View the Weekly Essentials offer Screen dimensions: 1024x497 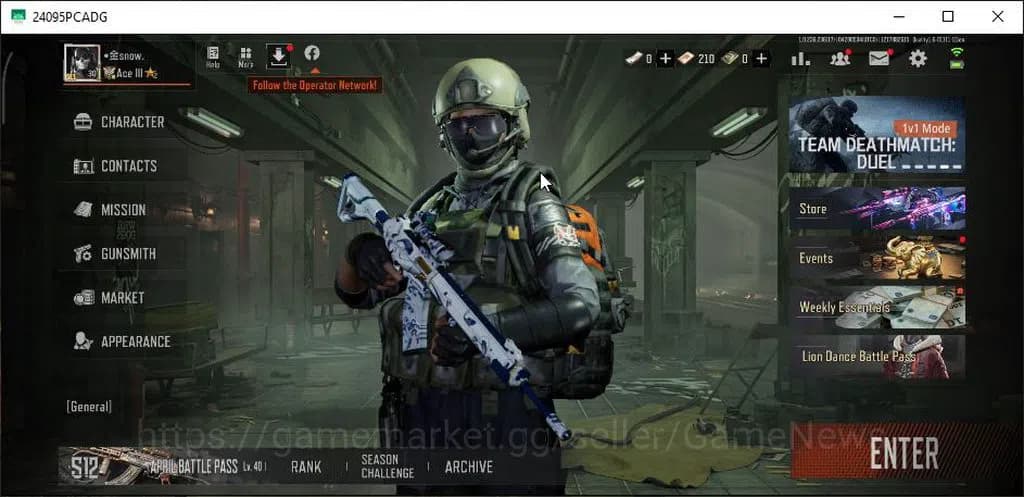click(877, 307)
